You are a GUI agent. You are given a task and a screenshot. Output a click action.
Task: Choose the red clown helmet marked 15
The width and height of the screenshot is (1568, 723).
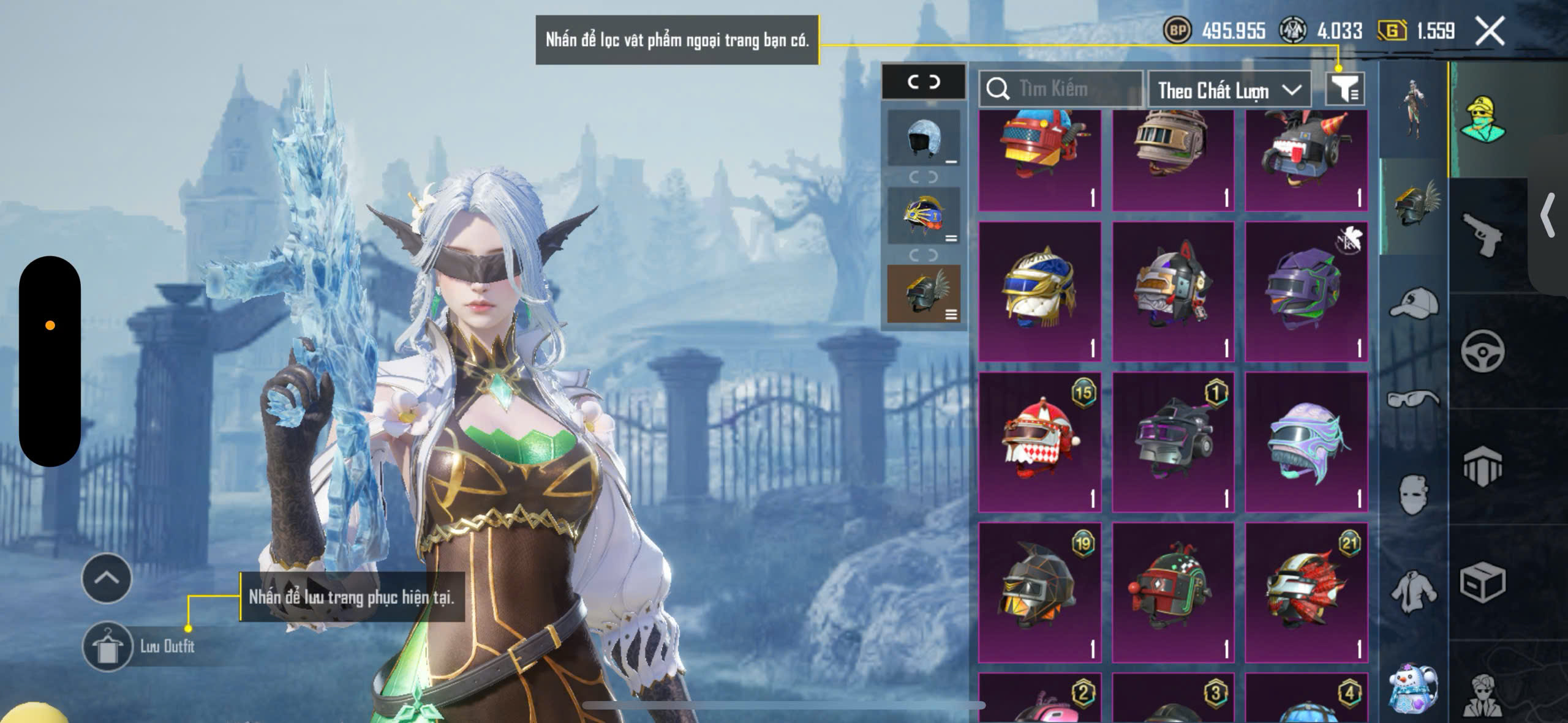[1040, 441]
